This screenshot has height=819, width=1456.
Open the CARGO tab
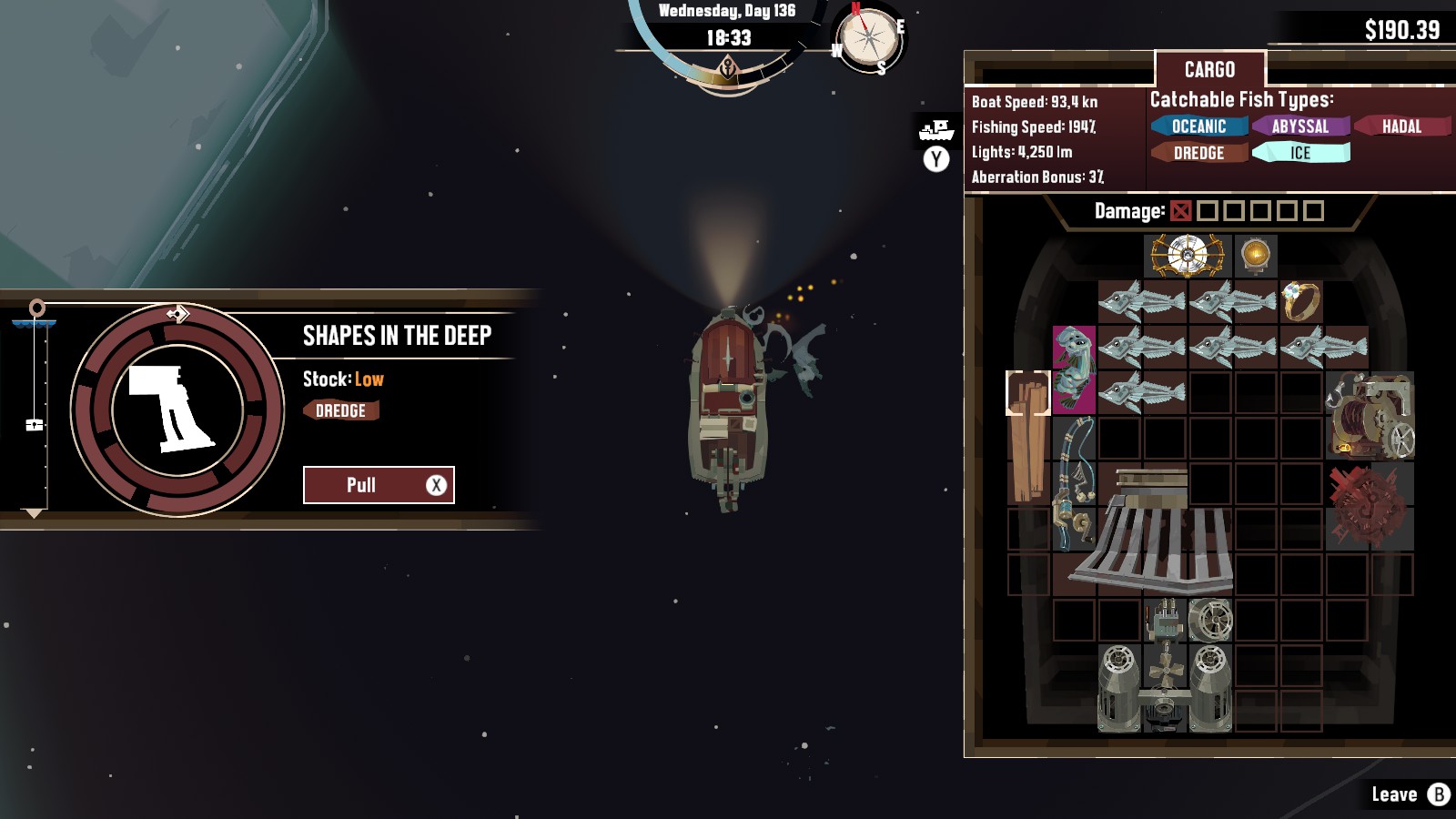click(x=1209, y=70)
